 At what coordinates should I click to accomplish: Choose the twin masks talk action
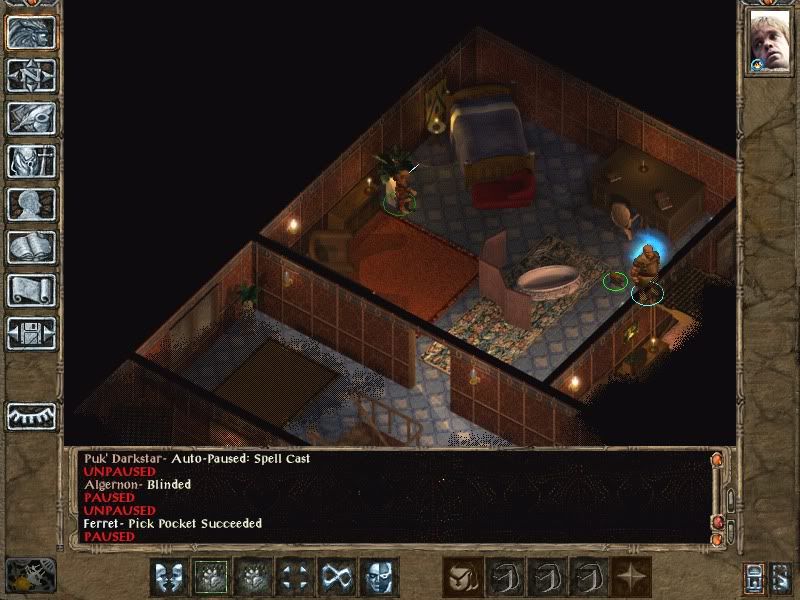(x=170, y=577)
